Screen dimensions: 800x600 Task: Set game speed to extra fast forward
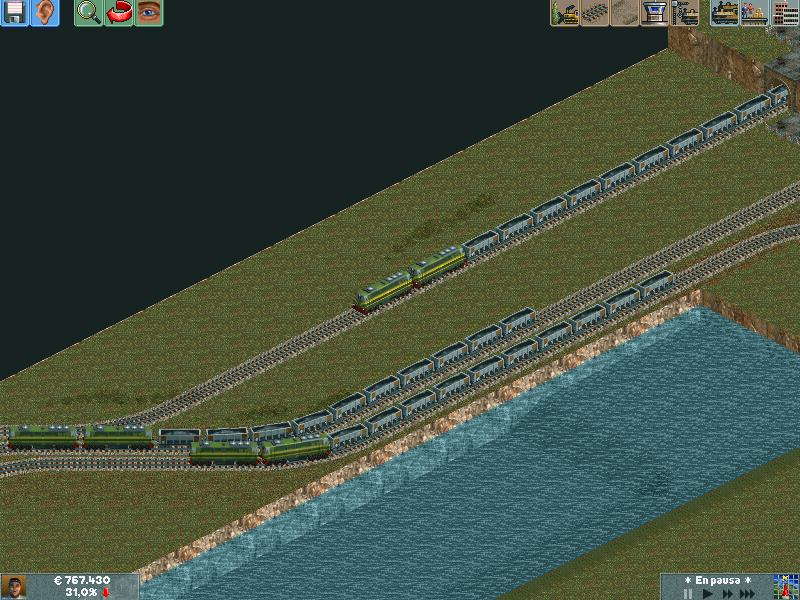click(749, 593)
